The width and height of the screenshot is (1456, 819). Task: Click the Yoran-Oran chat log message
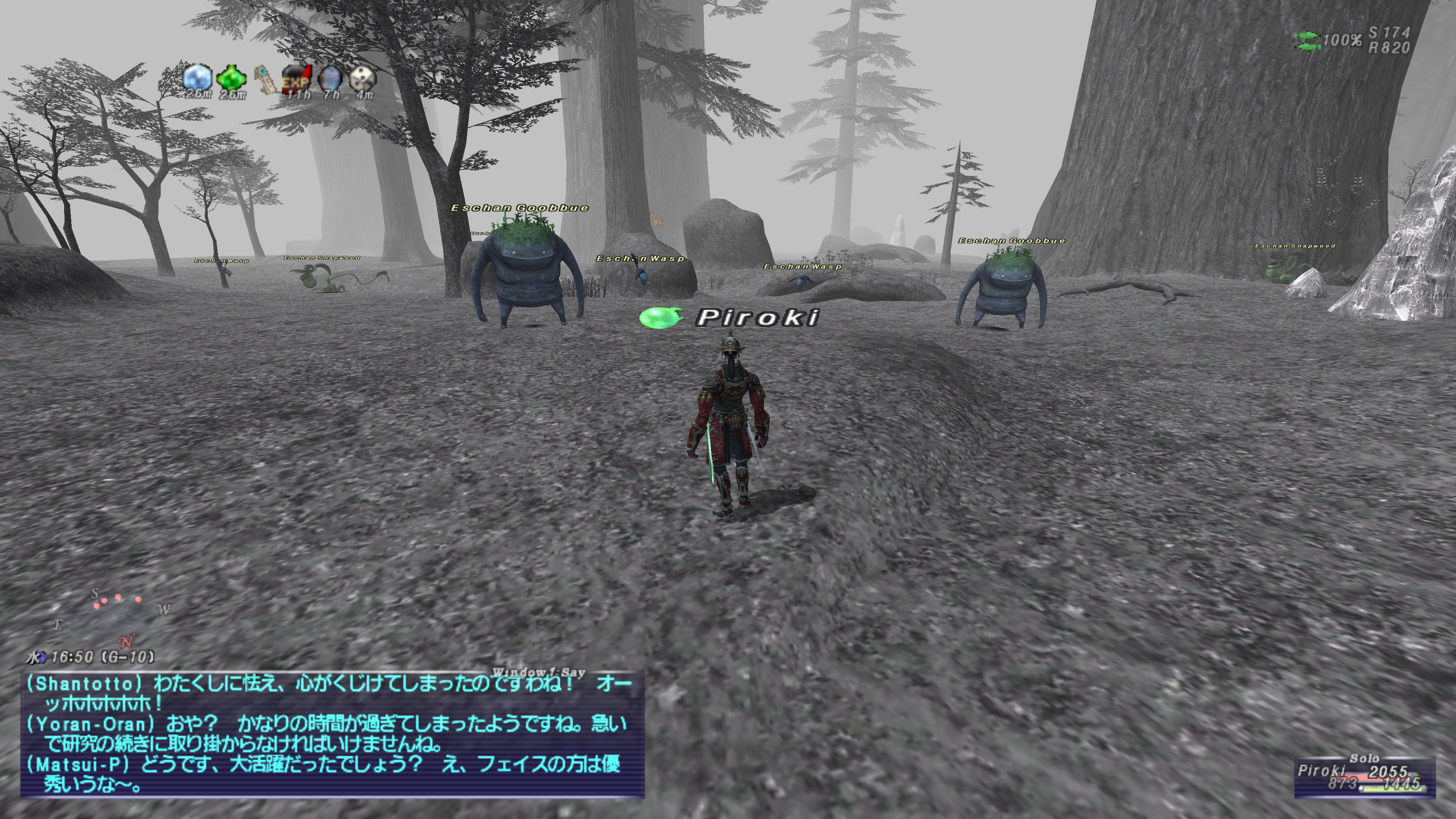[x=328, y=733]
